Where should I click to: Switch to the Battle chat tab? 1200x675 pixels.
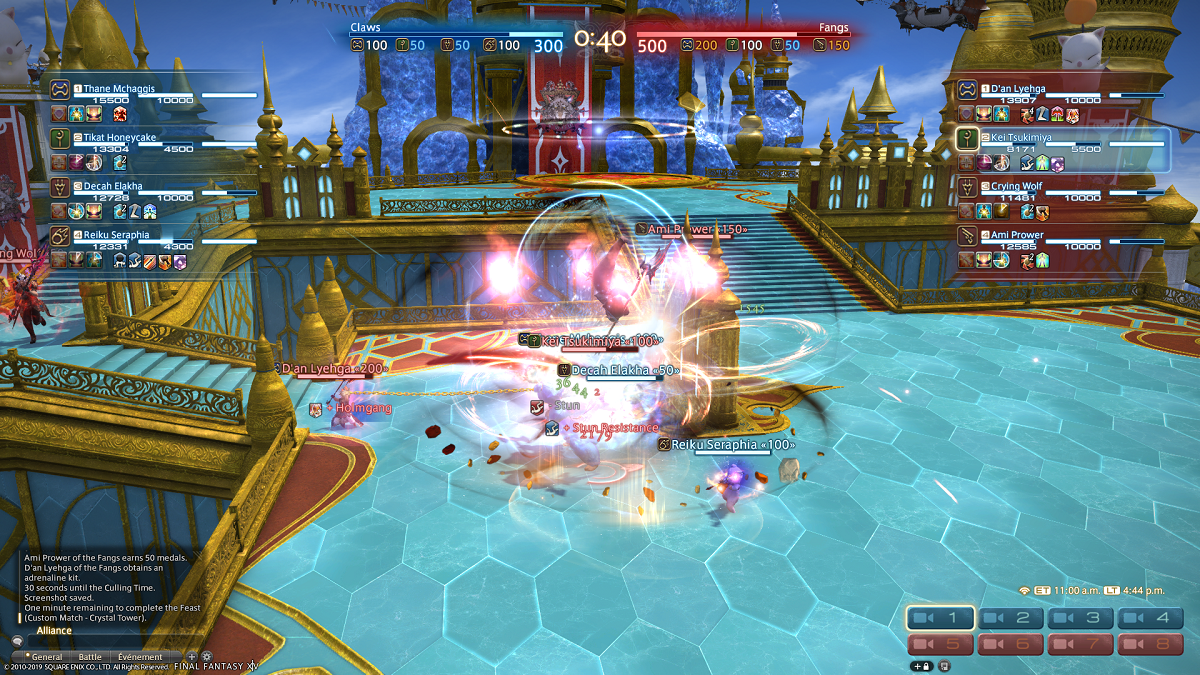point(90,657)
